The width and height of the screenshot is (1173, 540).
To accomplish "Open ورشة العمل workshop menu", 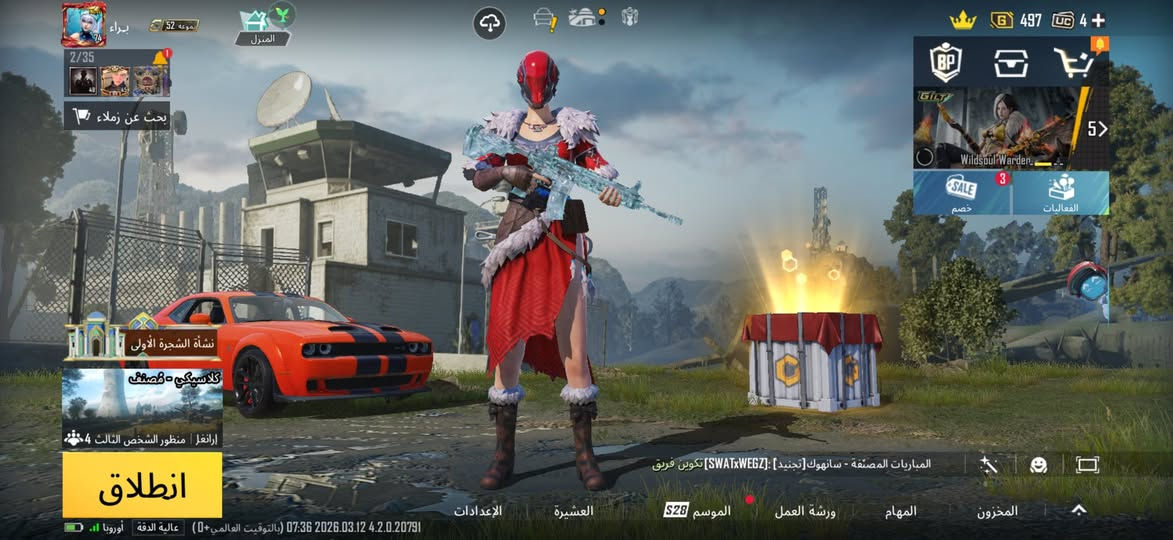I will (805, 511).
